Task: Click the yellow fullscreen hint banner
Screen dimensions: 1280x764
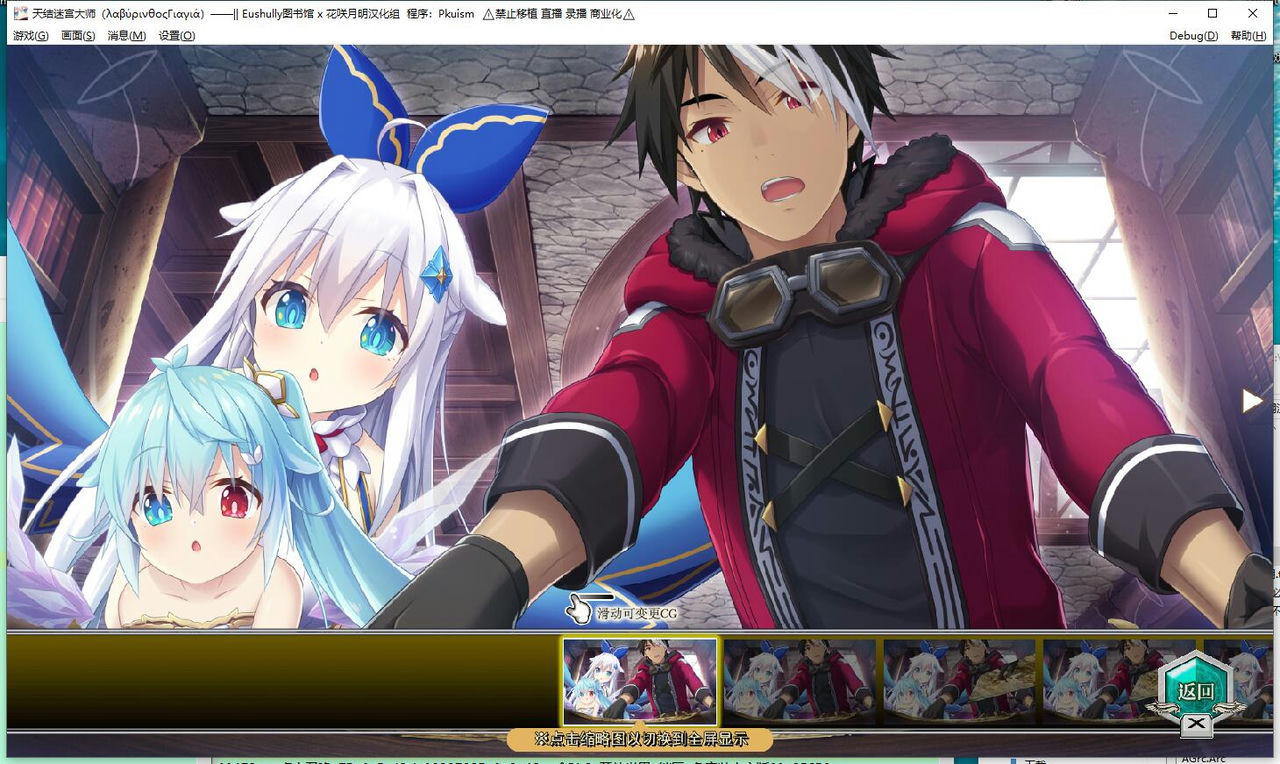Action: click(640, 741)
